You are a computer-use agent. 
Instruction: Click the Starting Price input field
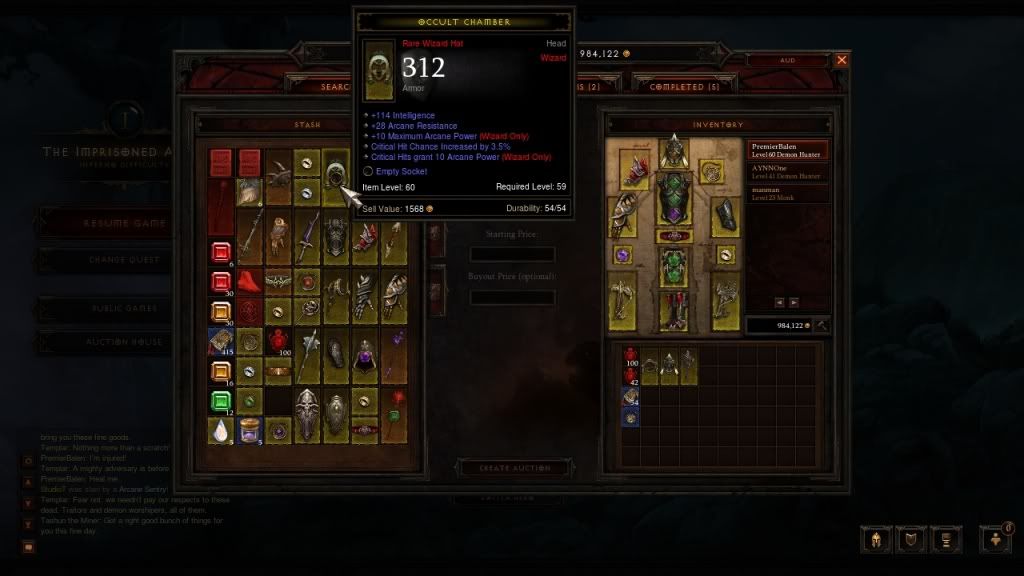click(x=512, y=254)
